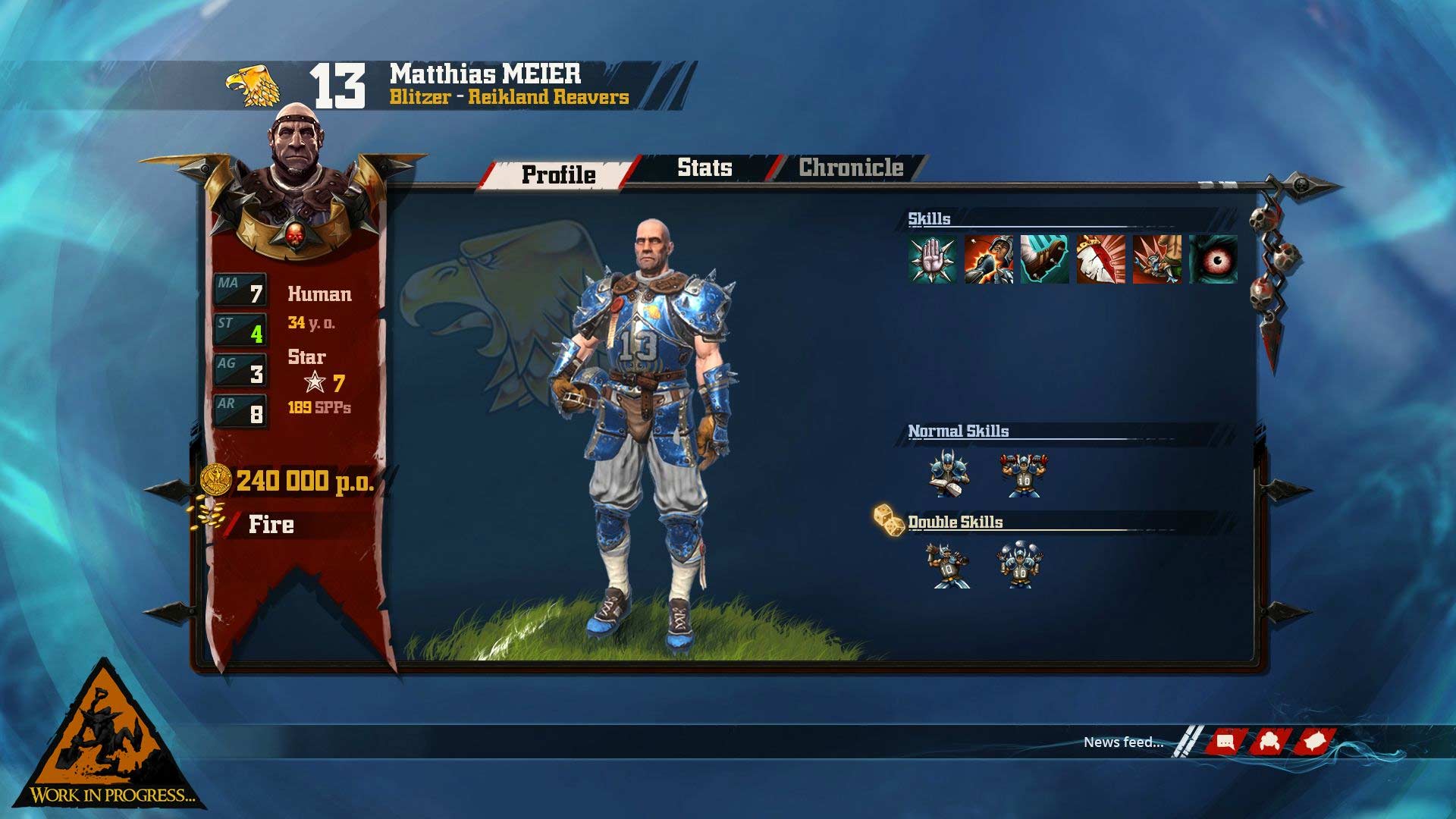Select the Profile tab
Viewport: 1456px width, 819px height.
tap(559, 174)
